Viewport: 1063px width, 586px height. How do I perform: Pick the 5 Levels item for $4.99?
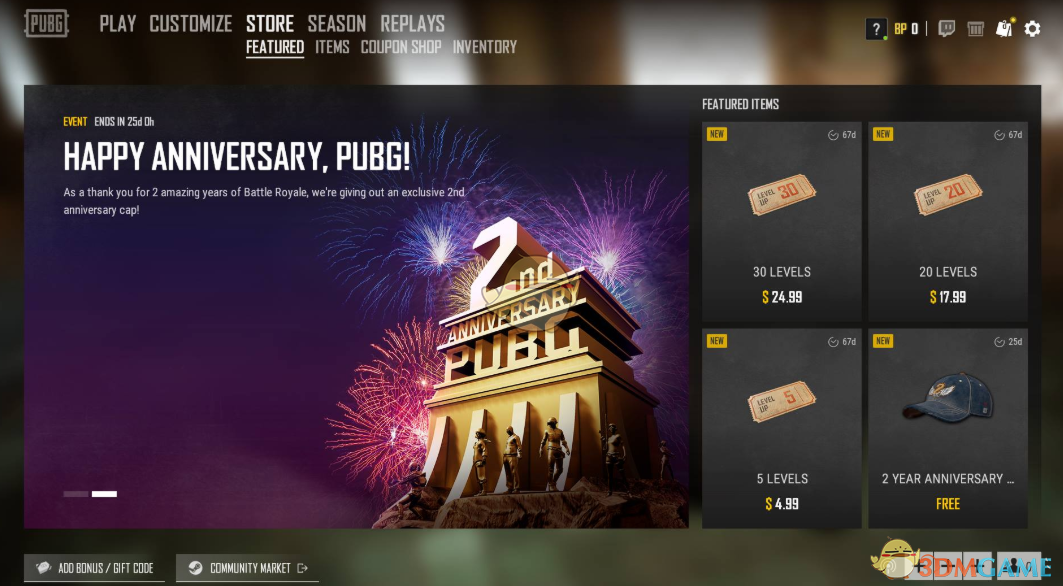pos(782,428)
